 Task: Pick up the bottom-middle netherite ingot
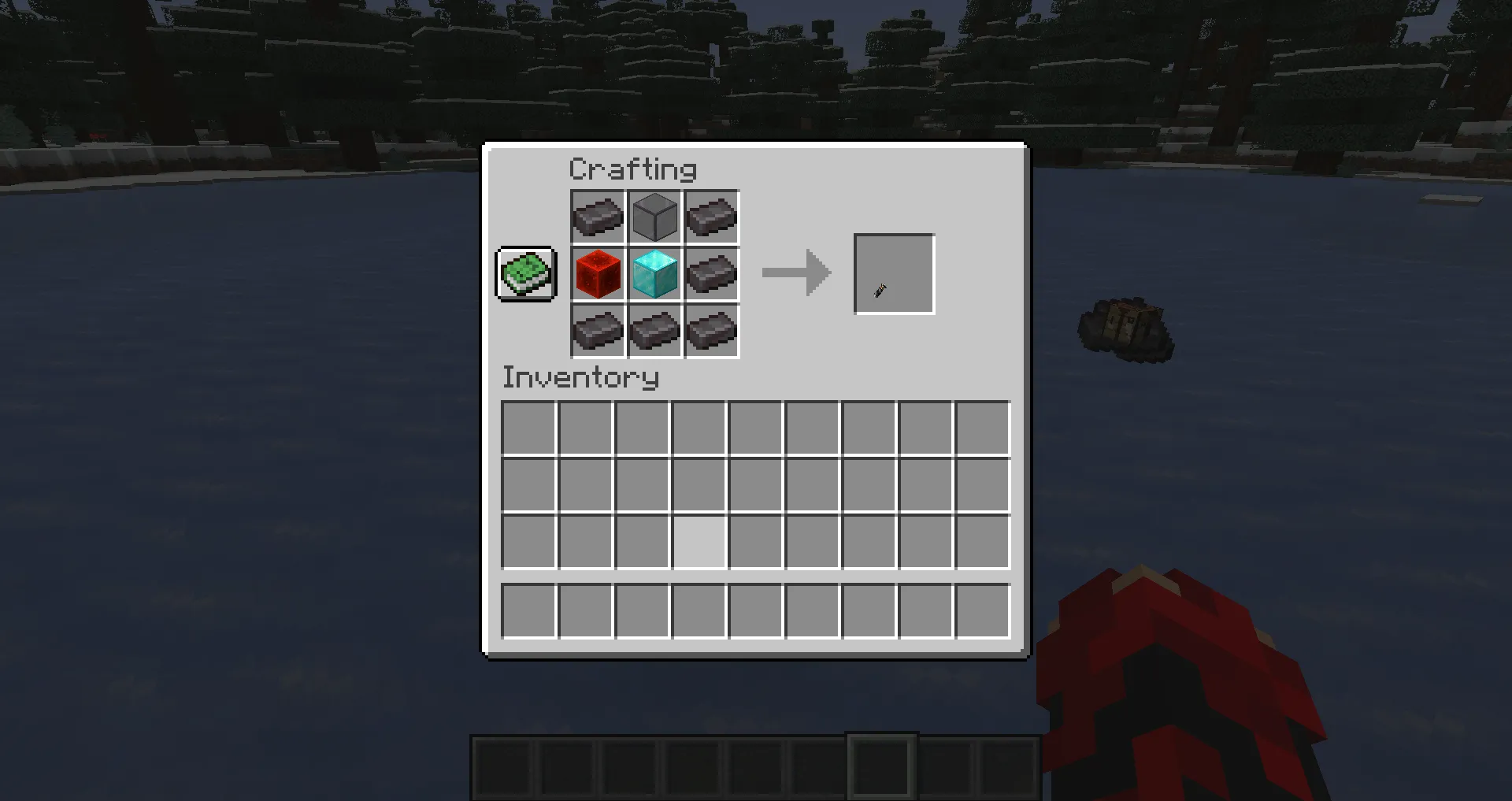[654, 331]
